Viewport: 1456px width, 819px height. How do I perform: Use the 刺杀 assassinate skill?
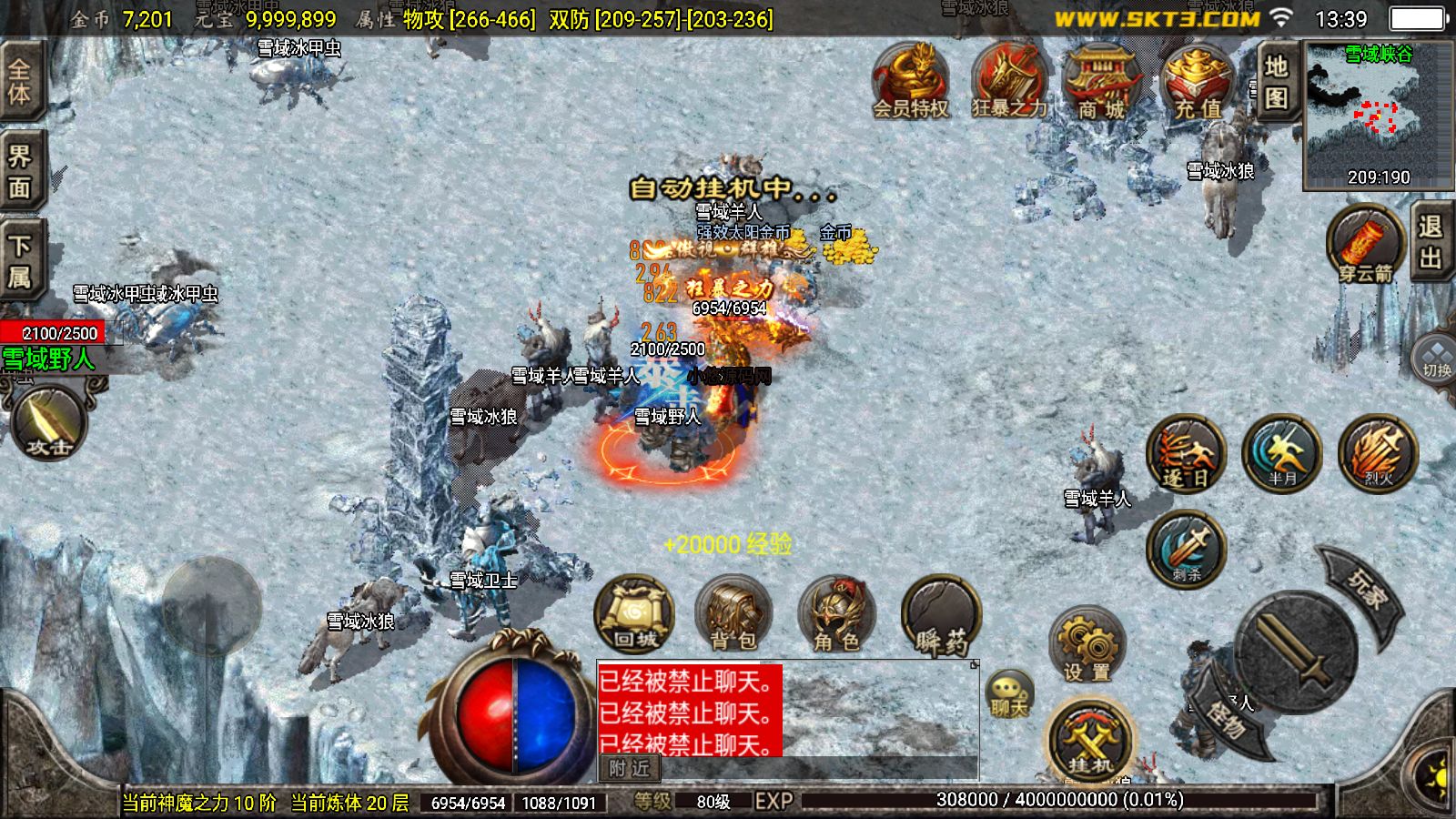pos(1187,549)
